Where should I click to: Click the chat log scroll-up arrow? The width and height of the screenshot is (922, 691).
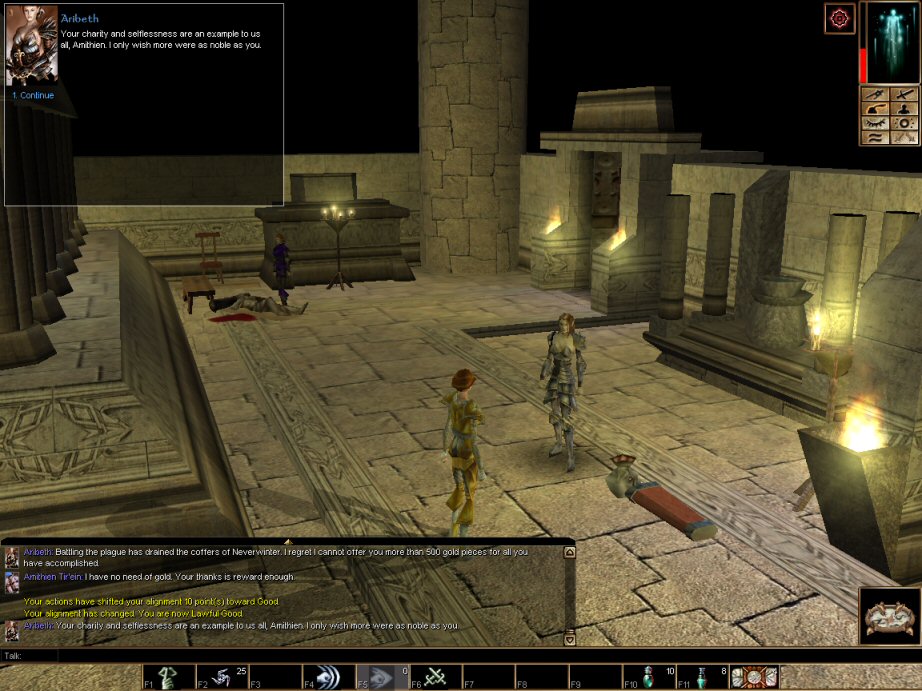[570, 554]
